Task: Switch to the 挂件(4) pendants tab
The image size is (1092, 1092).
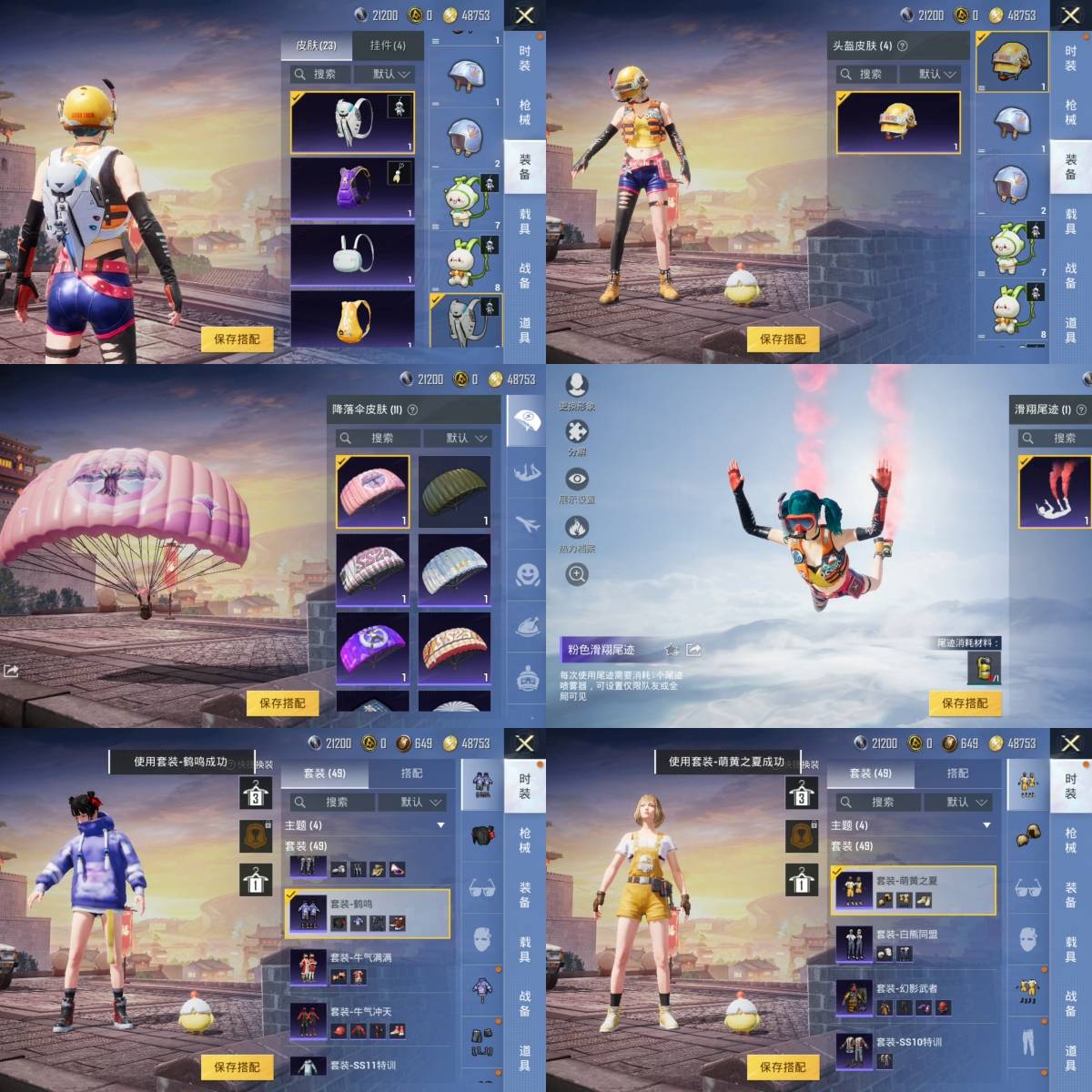Action: coord(388,45)
